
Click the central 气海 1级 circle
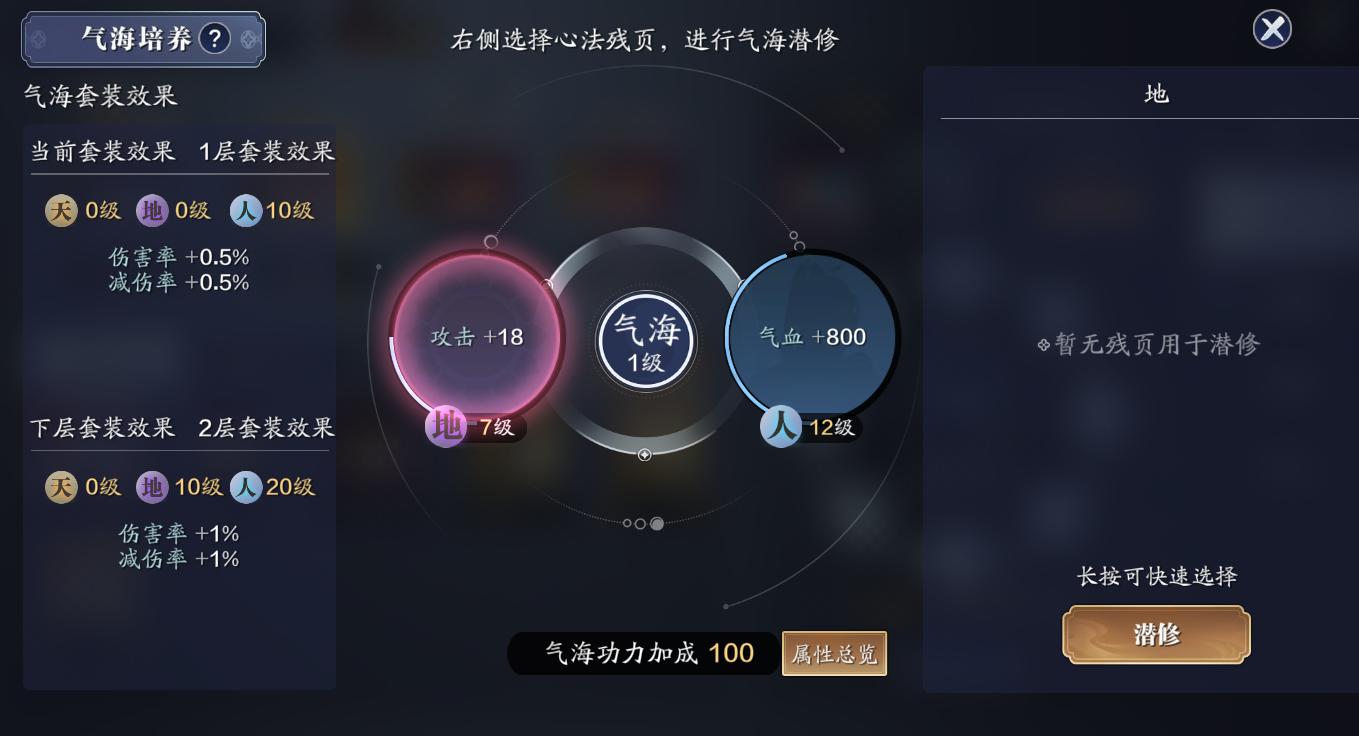tap(645, 340)
